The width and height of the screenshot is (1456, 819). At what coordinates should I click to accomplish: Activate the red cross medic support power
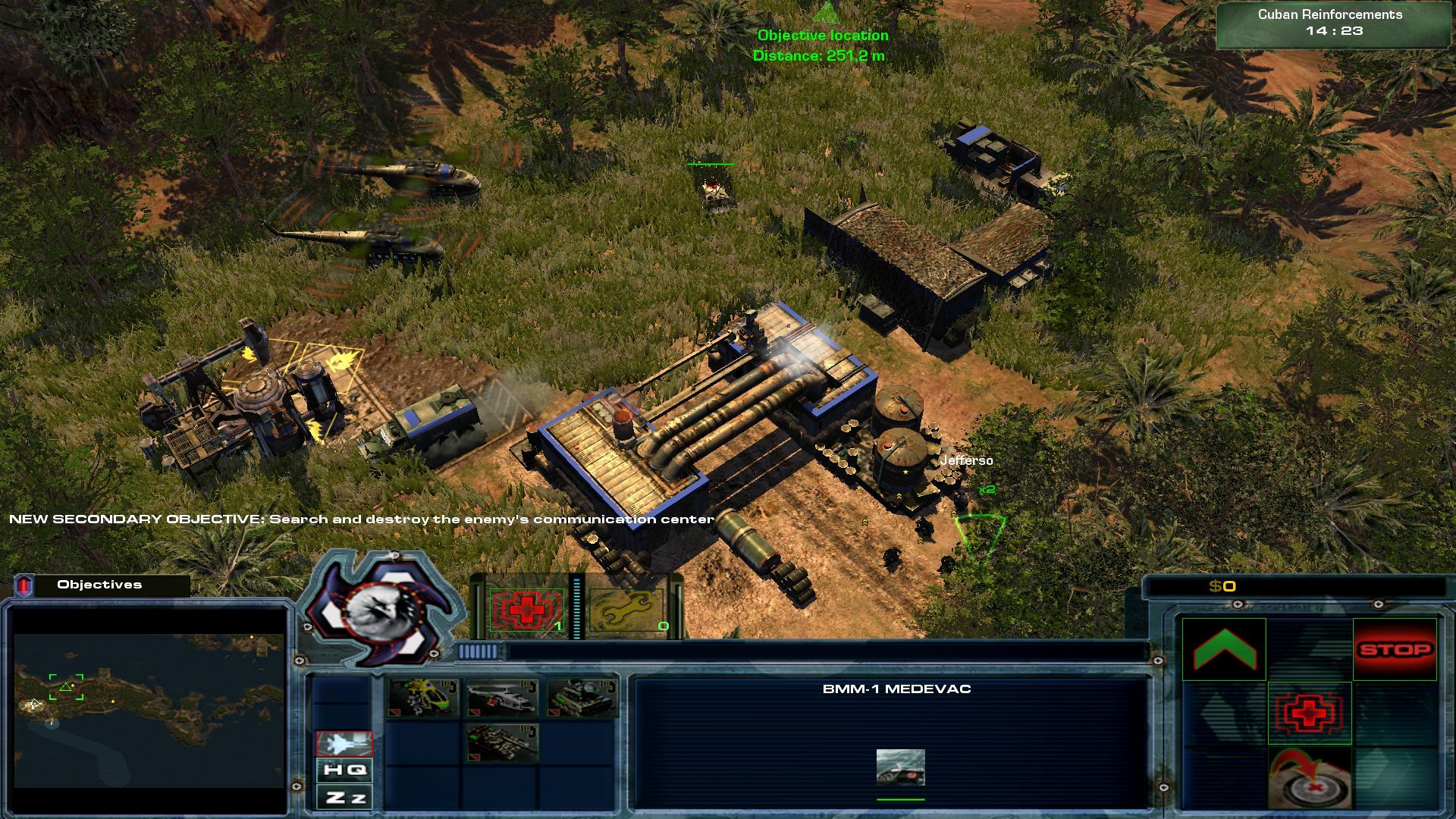[526, 610]
